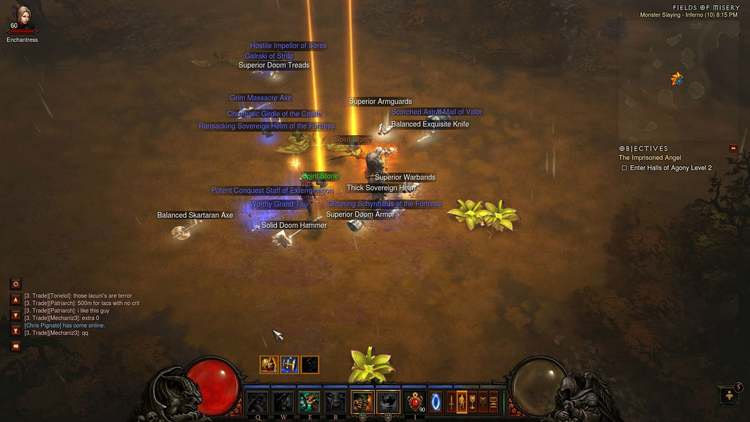Activate the Q skill slot

pos(258,402)
